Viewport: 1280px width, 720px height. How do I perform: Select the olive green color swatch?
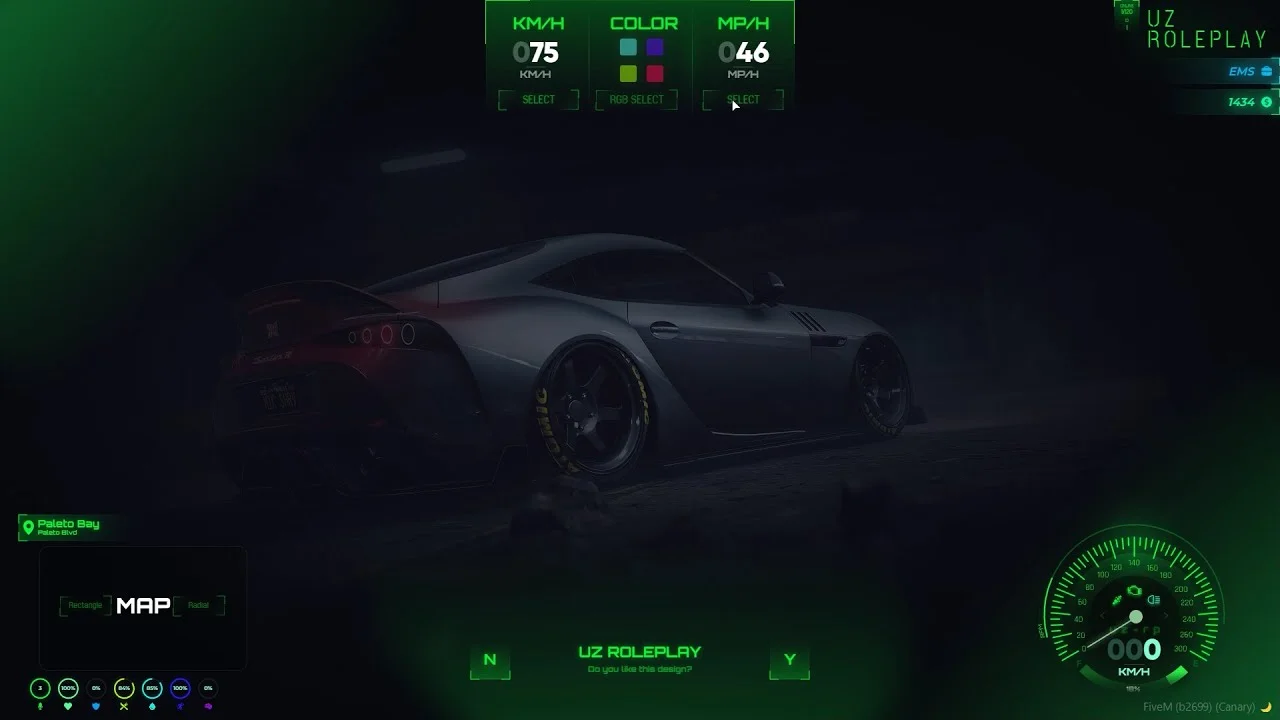click(x=628, y=73)
